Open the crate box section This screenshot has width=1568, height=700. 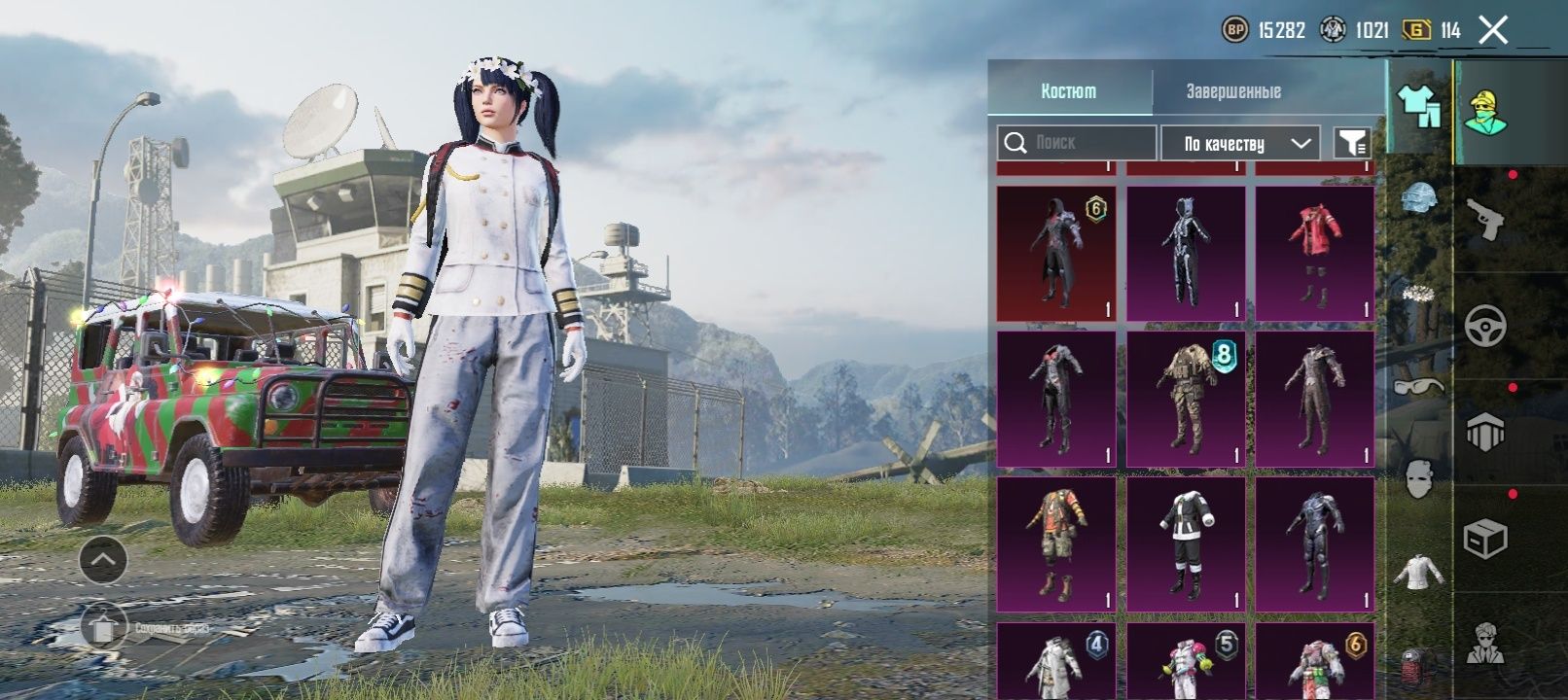[x=1485, y=539]
